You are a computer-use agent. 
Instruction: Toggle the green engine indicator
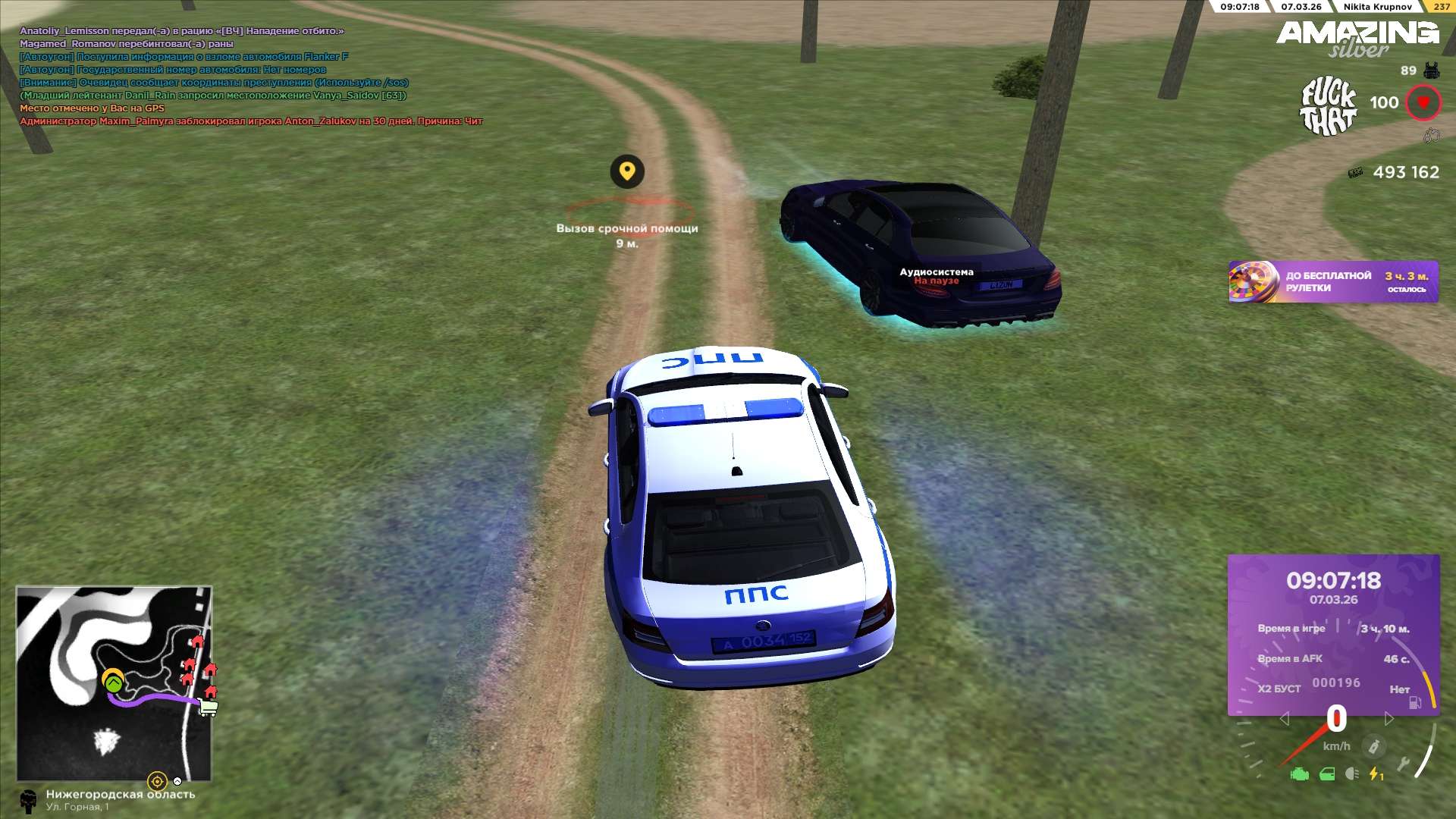pos(1300,774)
